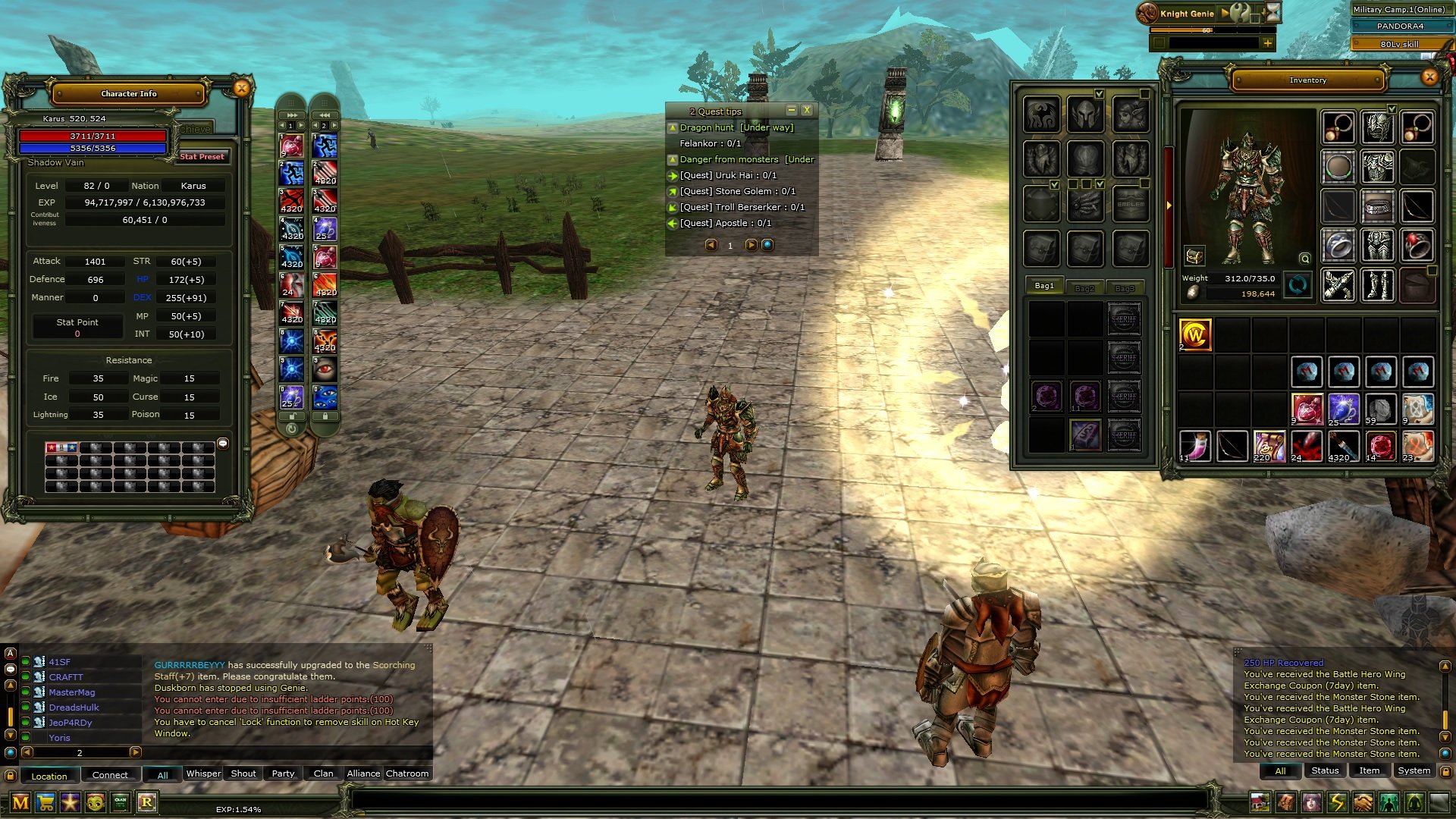Image resolution: width=1456 pixels, height=819 pixels.
Task: Minimize the Quest tips panel
Action: (791, 111)
